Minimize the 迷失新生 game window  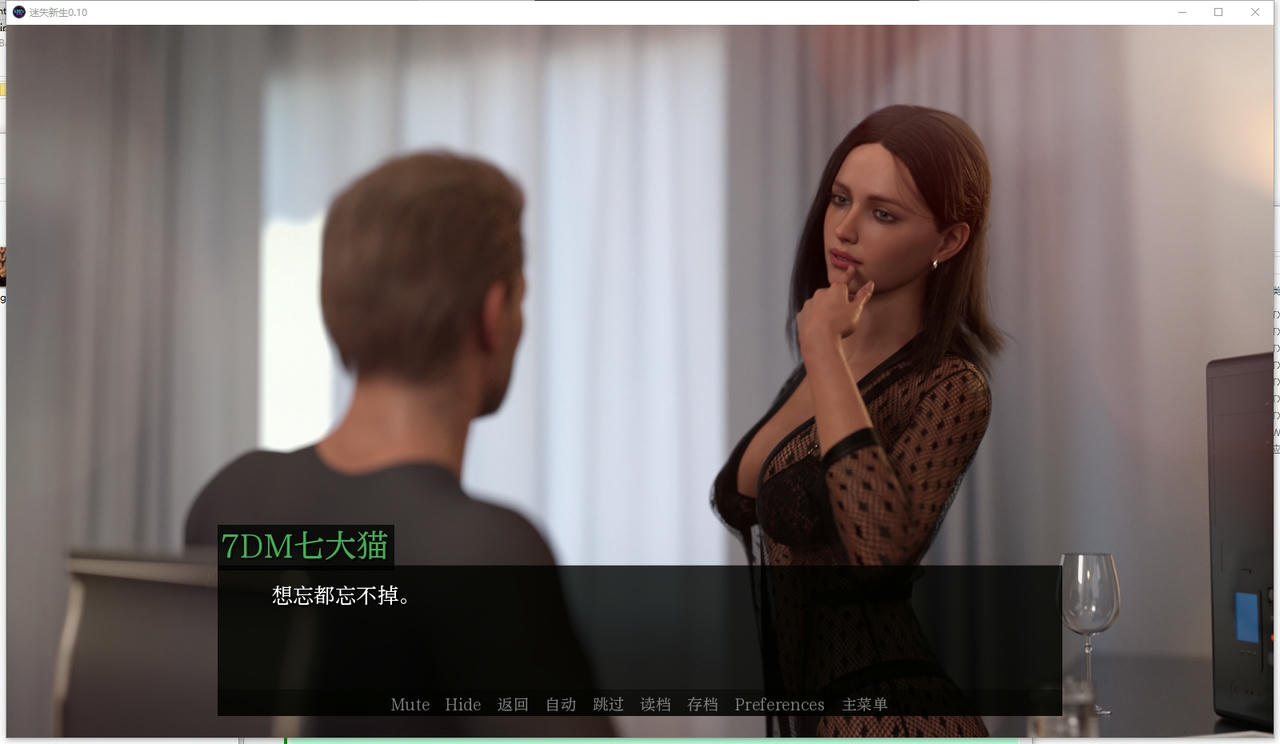click(x=1180, y=12)
